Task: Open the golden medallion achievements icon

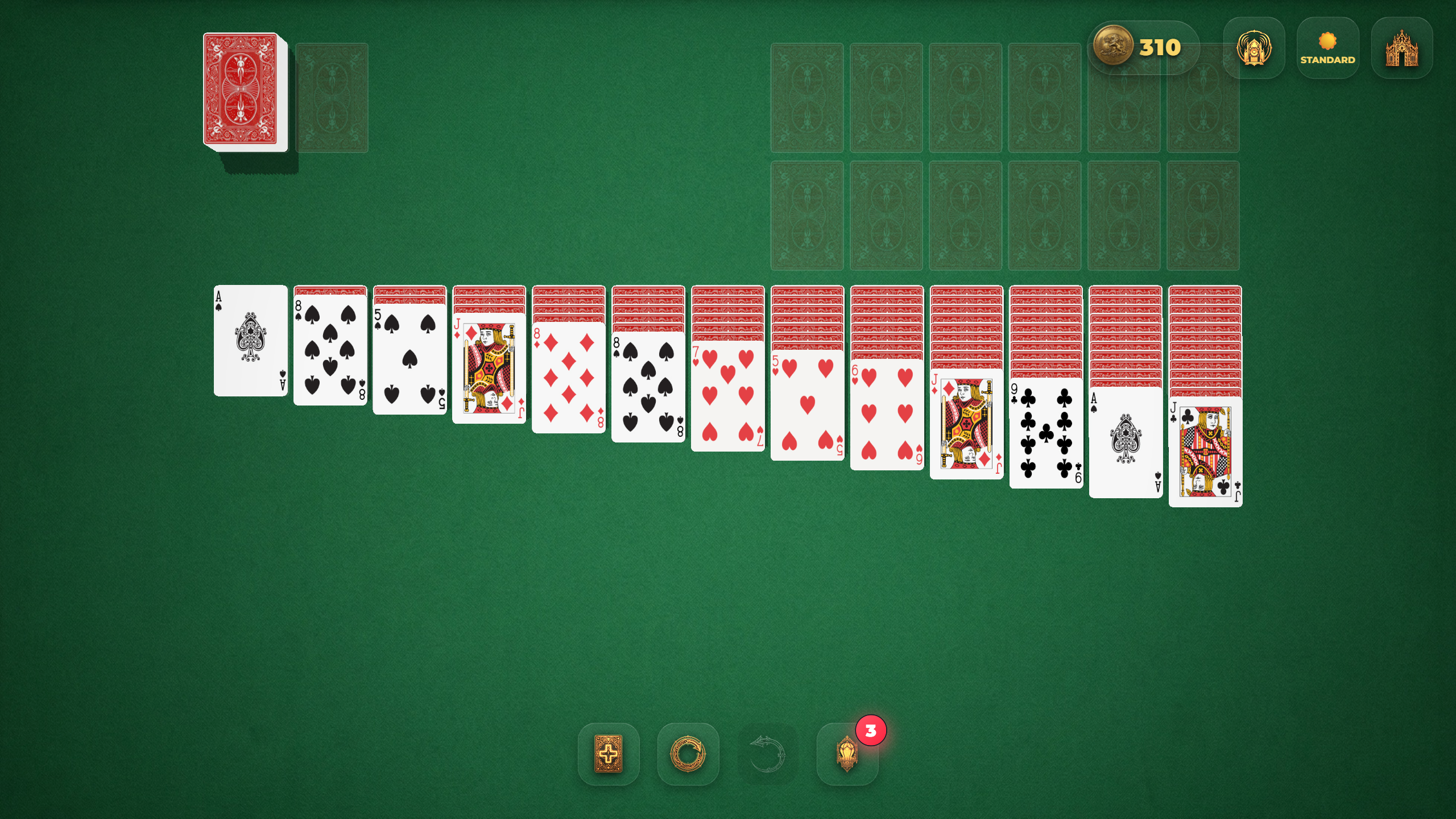Action: (x=1254, y=48)
